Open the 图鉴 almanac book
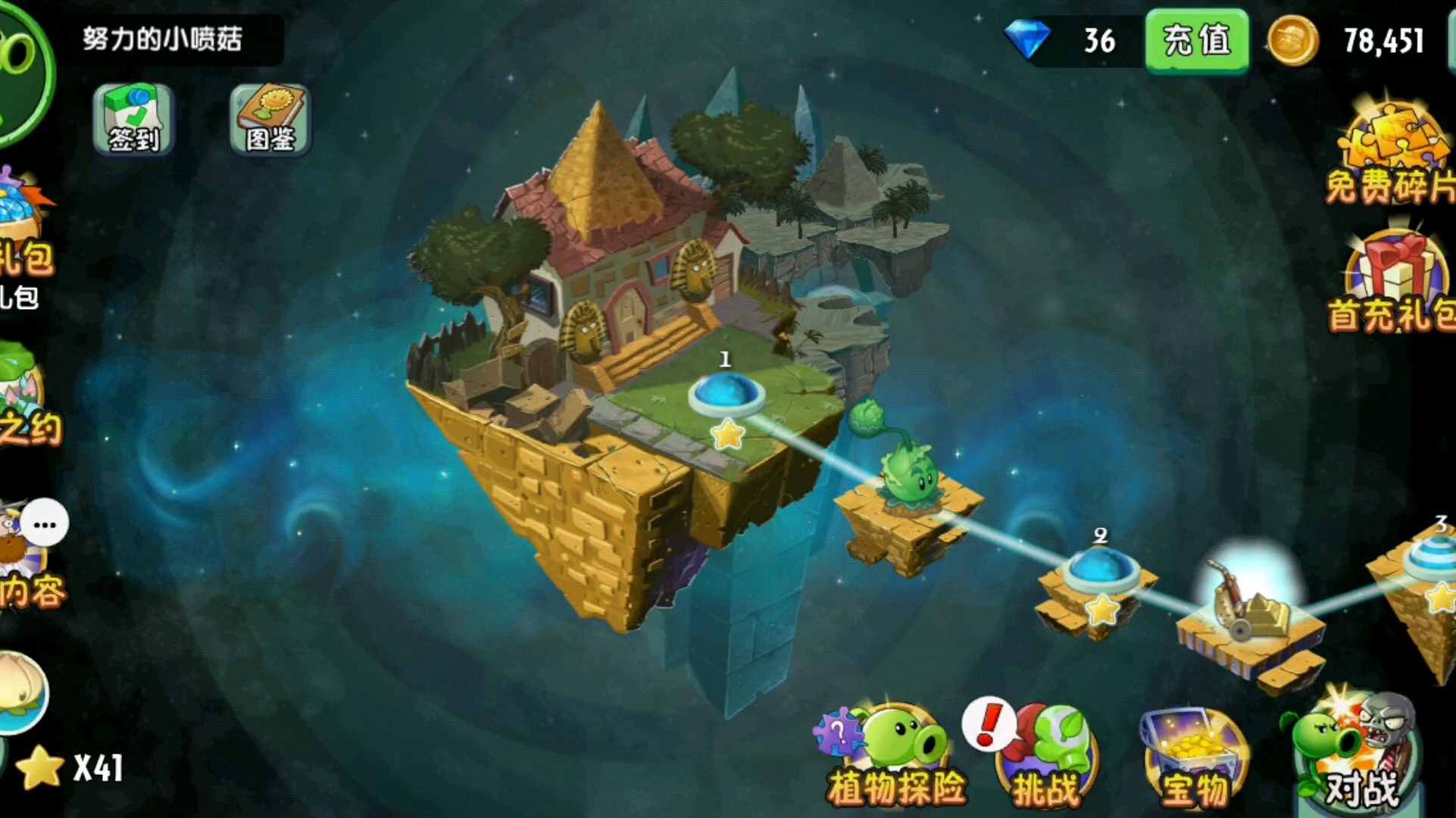The width and height of the screenshot is (1456, 818). click(270, 120)
